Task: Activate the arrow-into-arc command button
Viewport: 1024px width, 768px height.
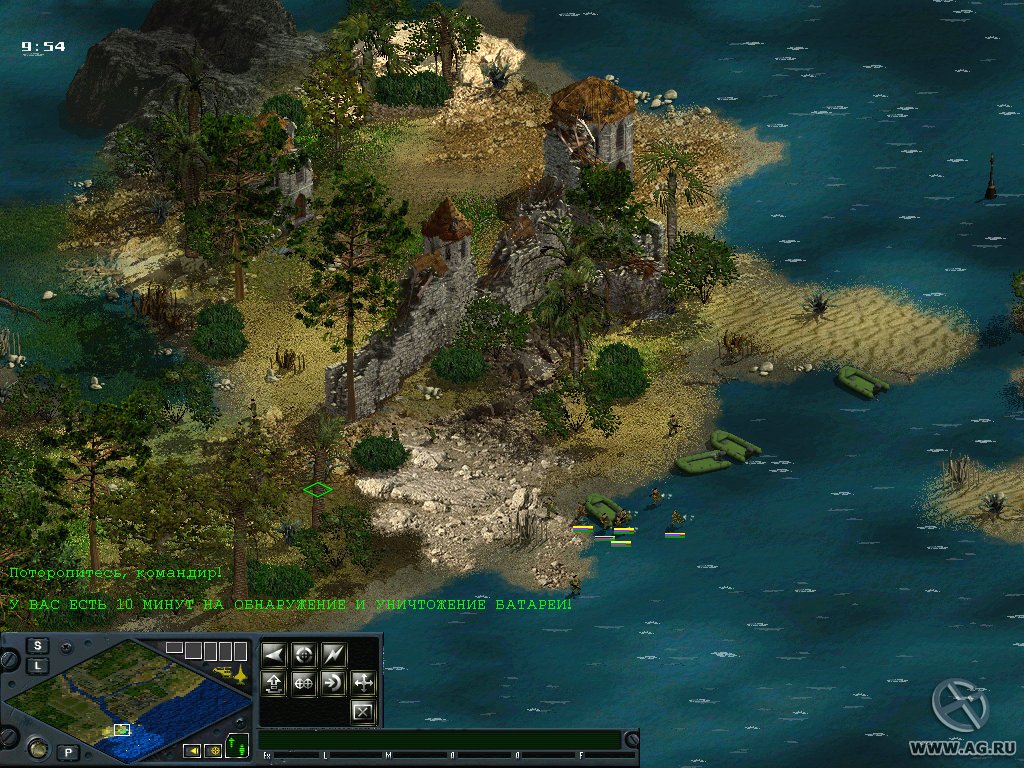Action: (334, 684)
